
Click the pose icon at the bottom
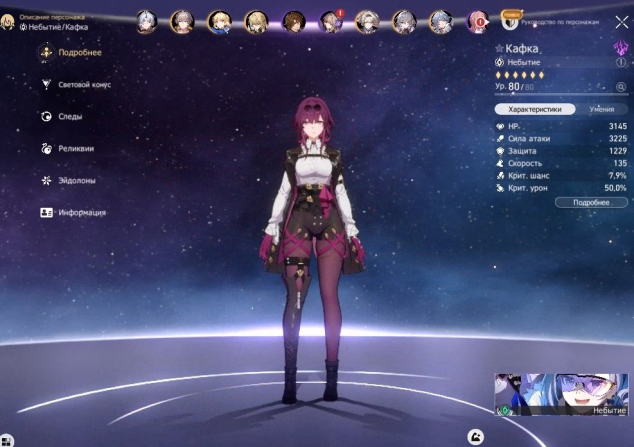tap(478, 436)
